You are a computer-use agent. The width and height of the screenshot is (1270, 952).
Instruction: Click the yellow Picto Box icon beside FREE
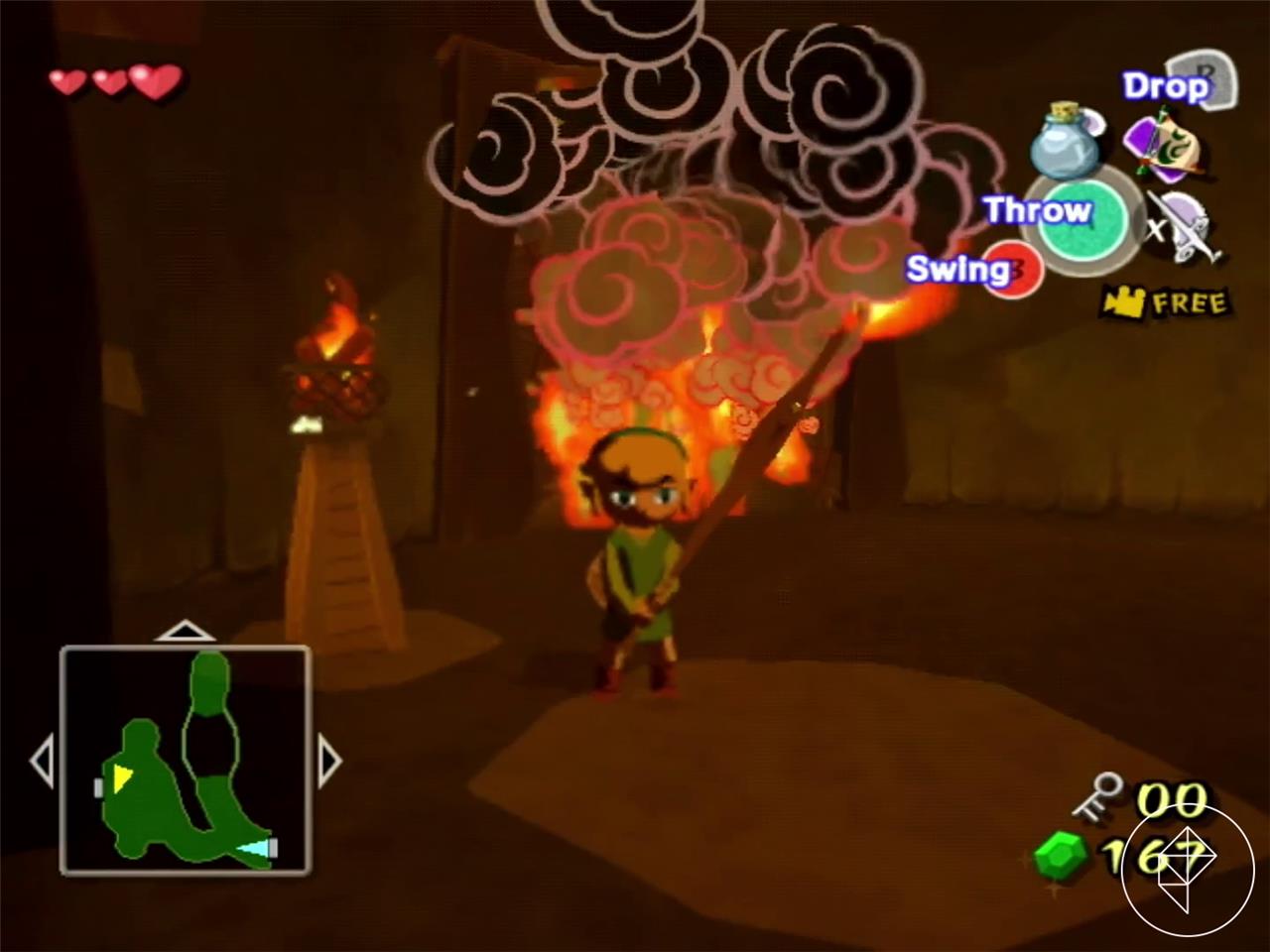point(1124,302)
